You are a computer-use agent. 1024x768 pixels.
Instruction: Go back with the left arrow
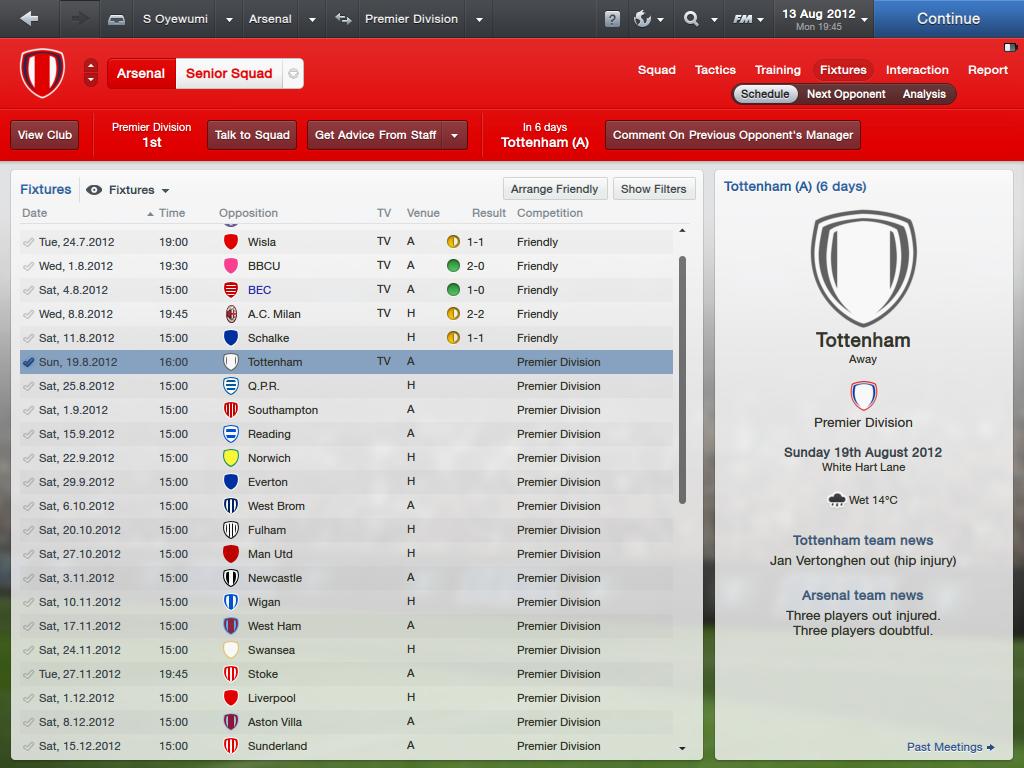pos(29,18)
